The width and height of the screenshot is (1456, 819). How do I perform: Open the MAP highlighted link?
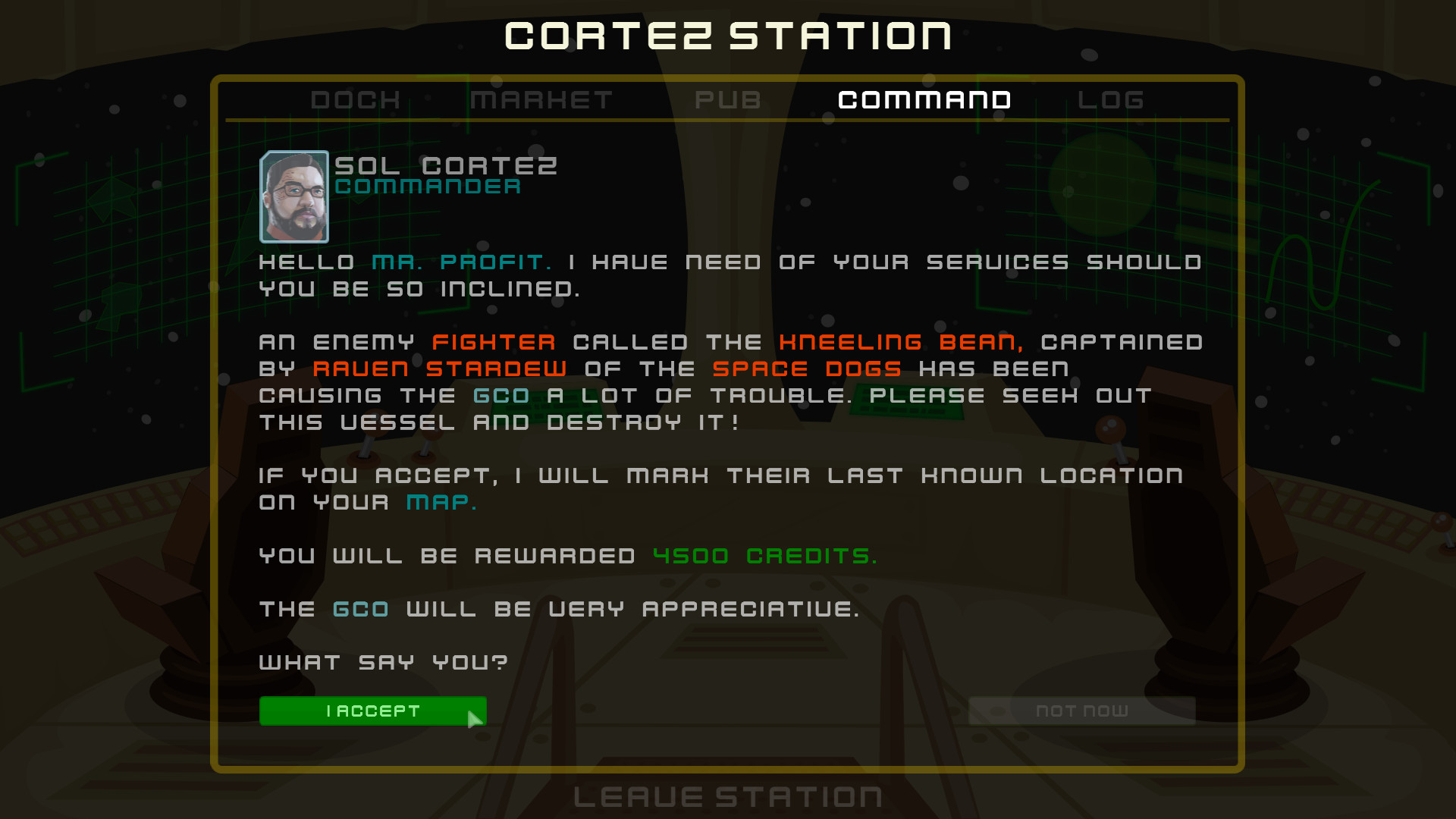[x=436, y=502]
